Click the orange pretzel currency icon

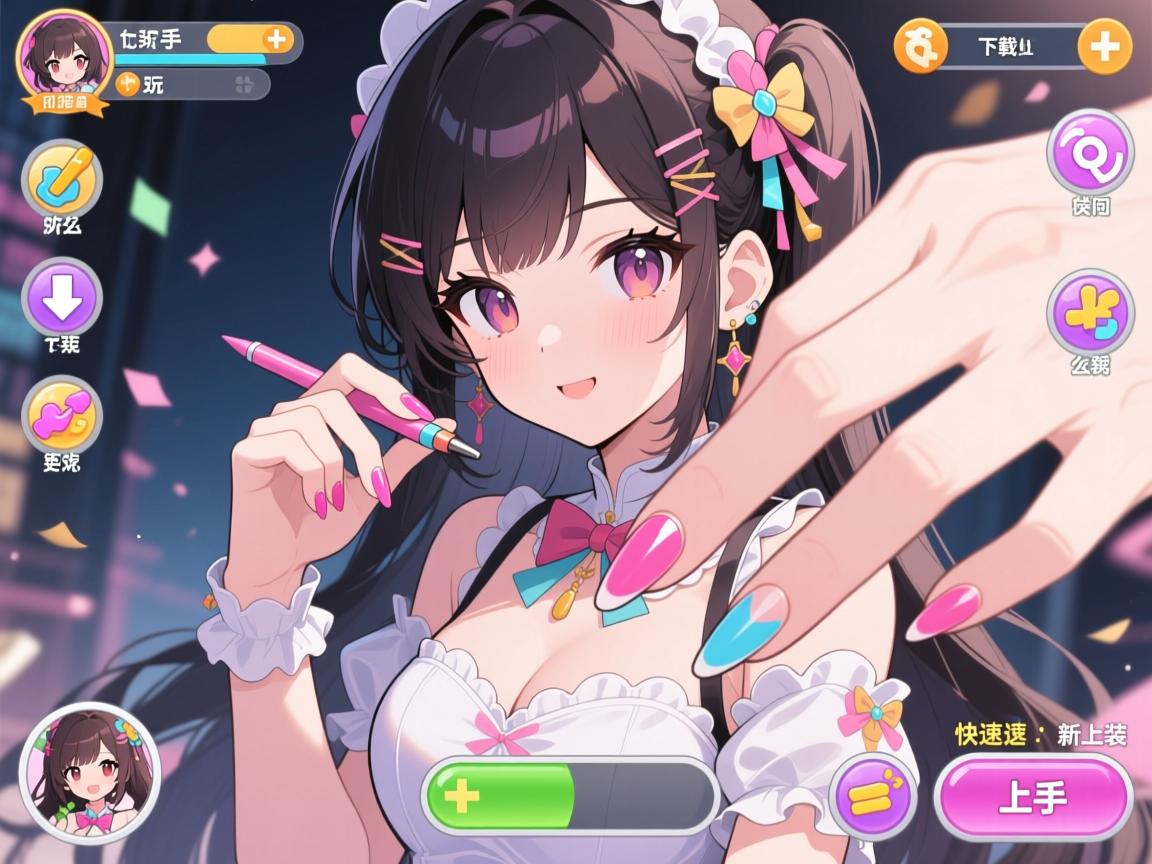coord(919,47)
